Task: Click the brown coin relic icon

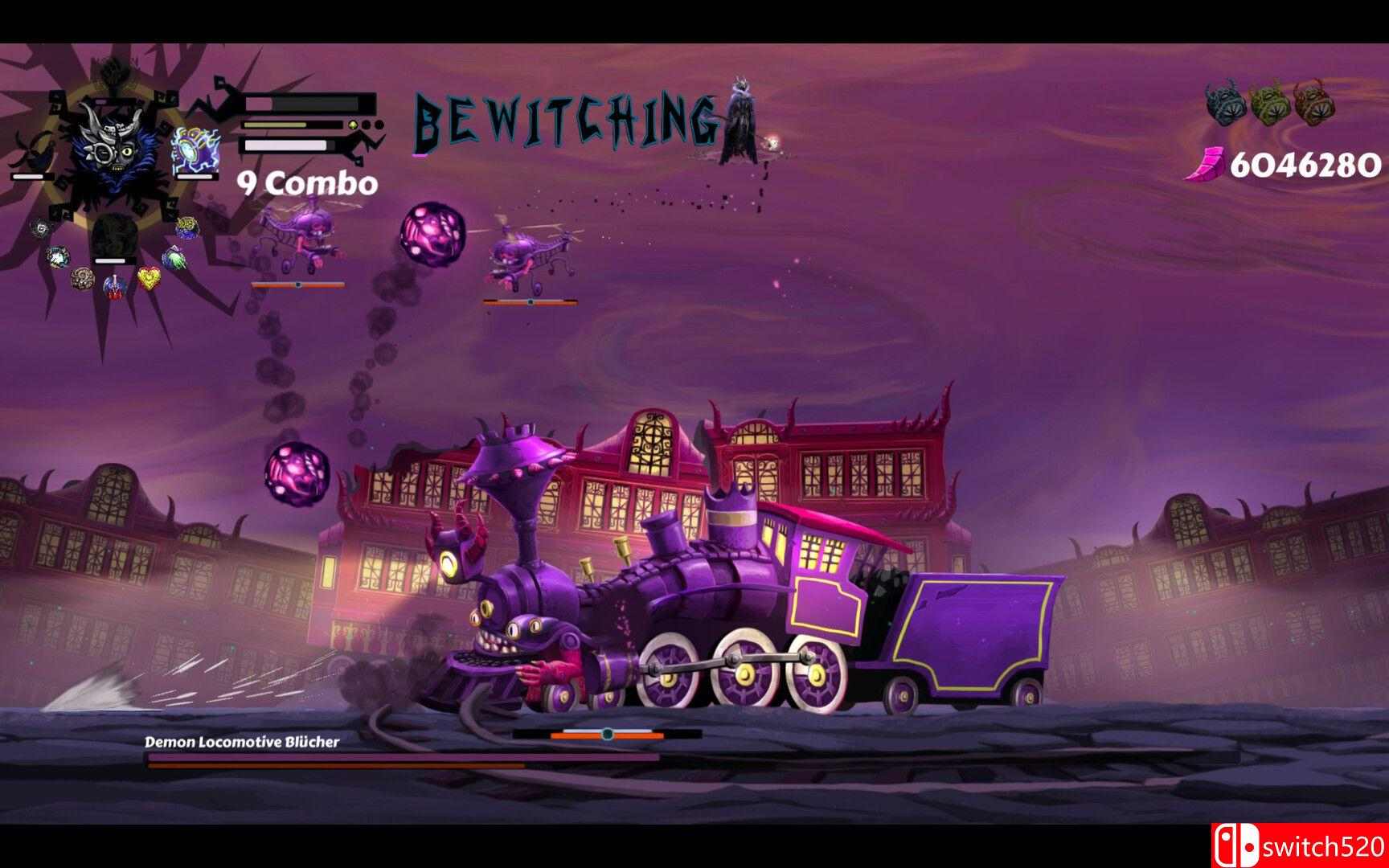Action: coord(84,279)
